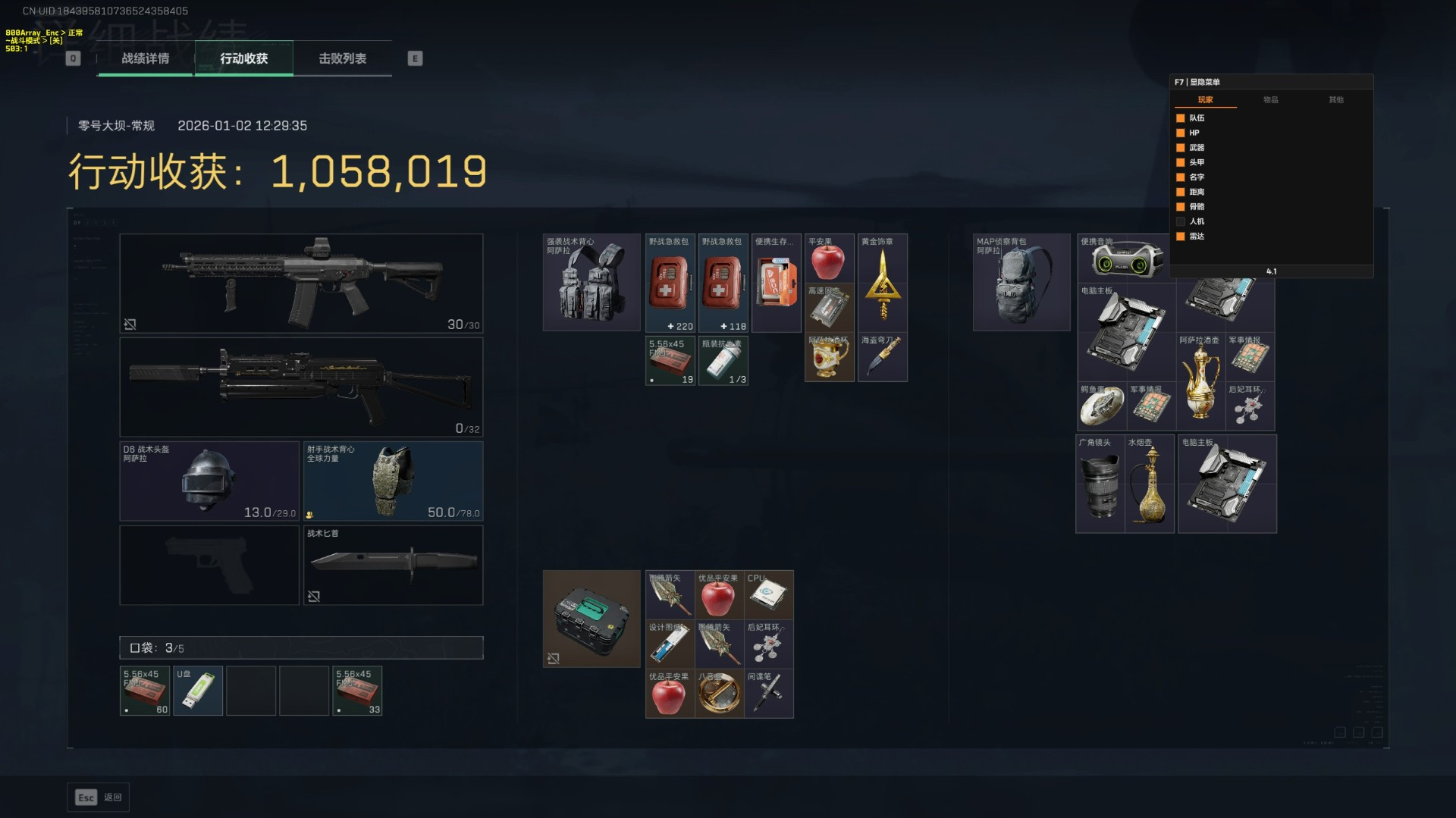Viewport: 1456px width, 818px height.
Task: Open the 击败列表 tab
Action: [x=342, y=58]
